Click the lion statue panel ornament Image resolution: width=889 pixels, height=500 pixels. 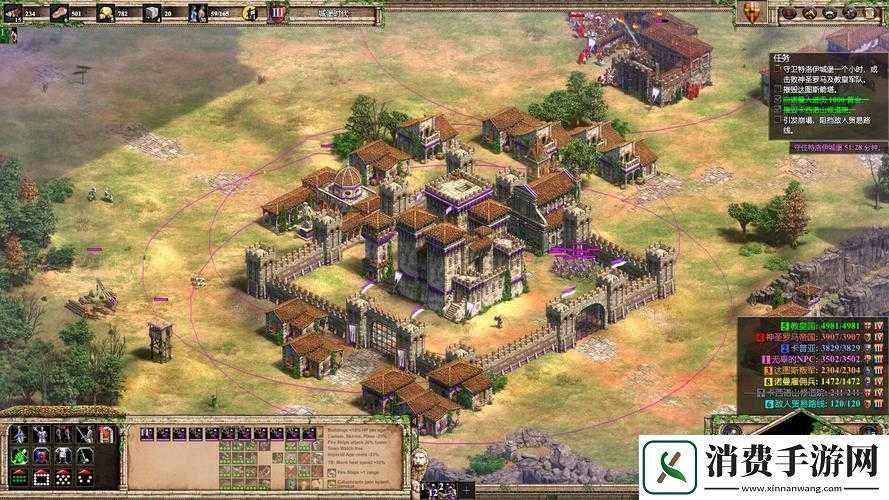[420, 463]
